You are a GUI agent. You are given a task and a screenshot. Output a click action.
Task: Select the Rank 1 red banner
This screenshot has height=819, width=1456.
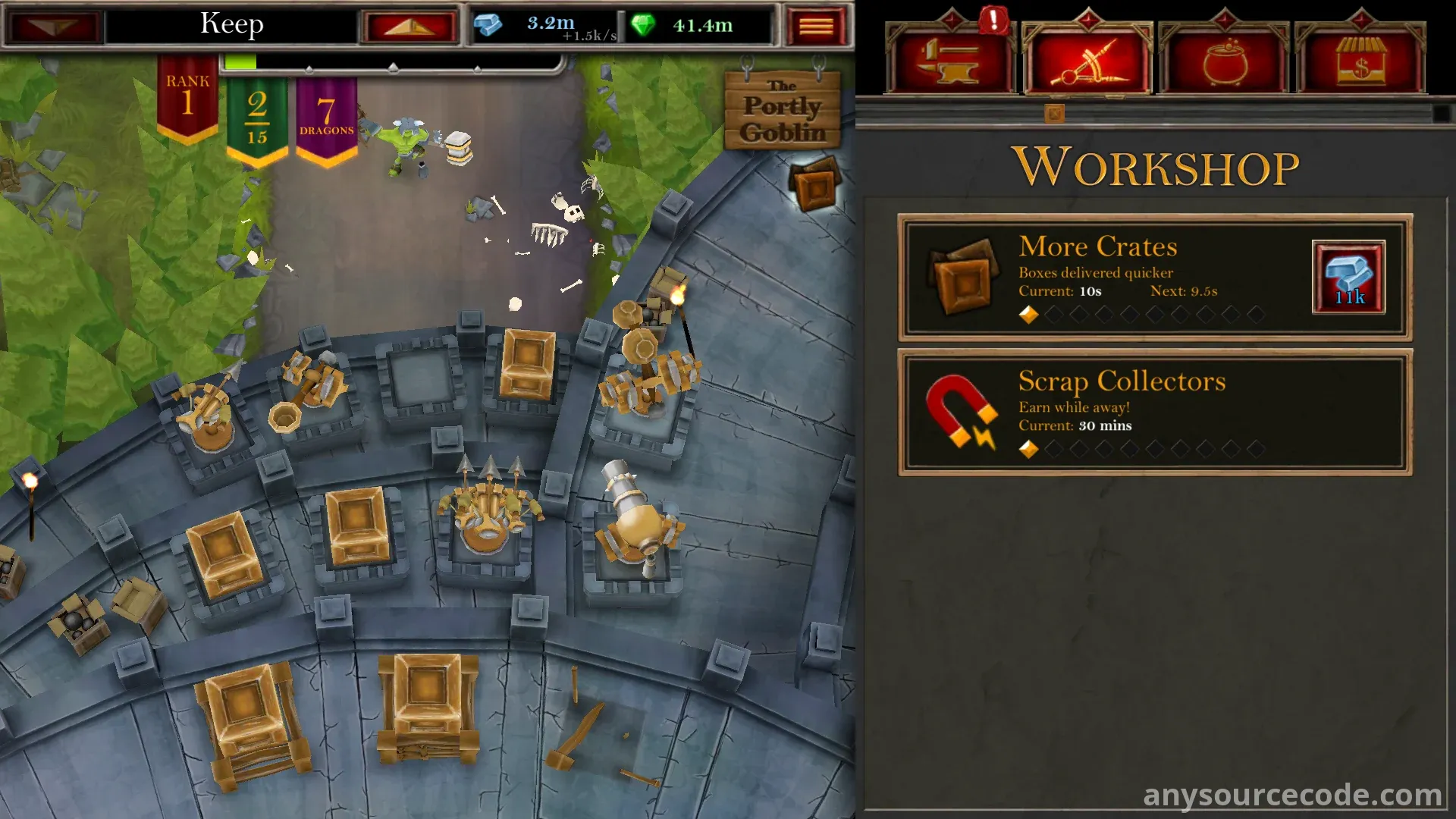tap(187, 99)
